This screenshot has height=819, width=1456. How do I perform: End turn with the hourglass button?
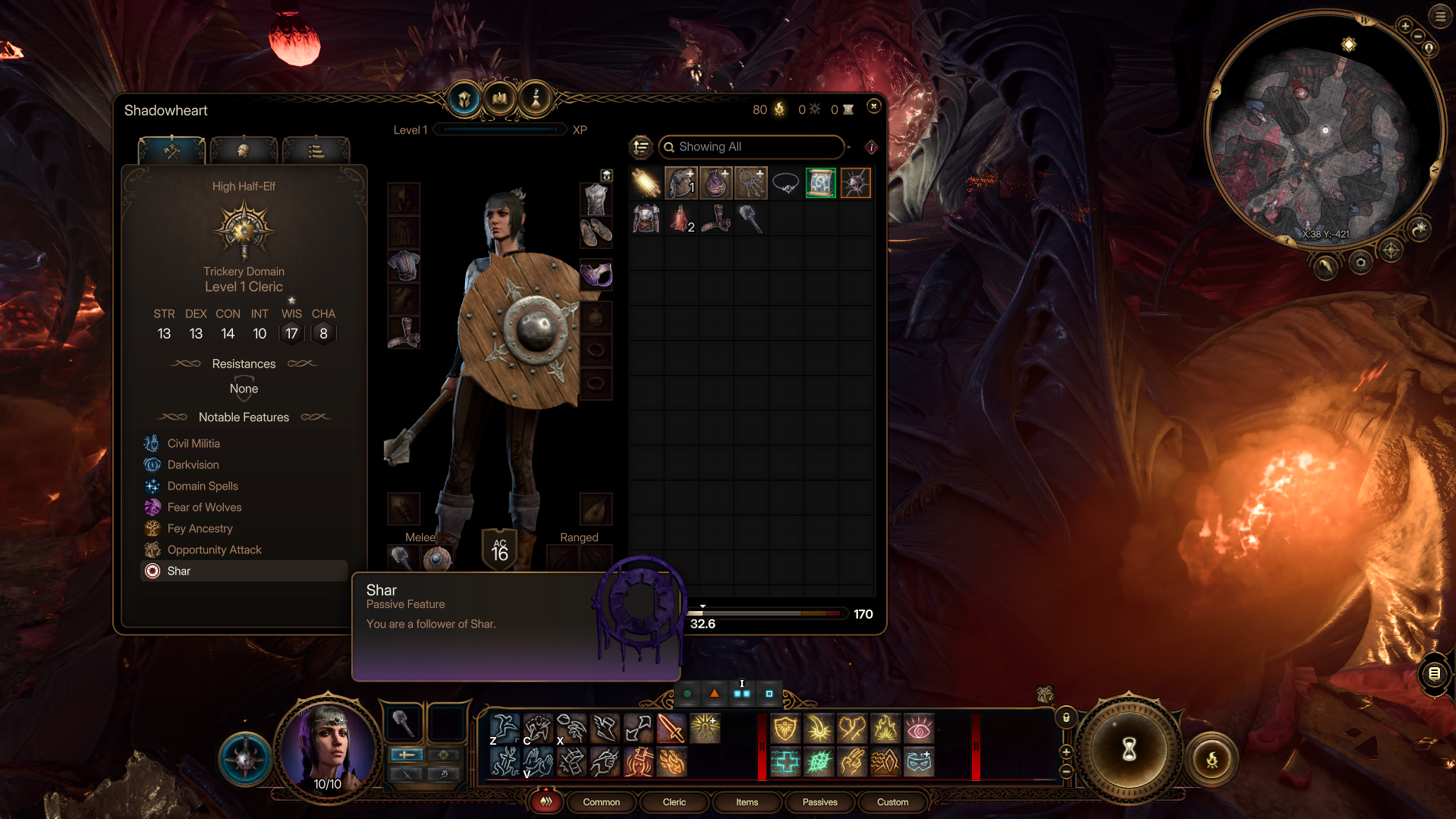pos(1129,750)
